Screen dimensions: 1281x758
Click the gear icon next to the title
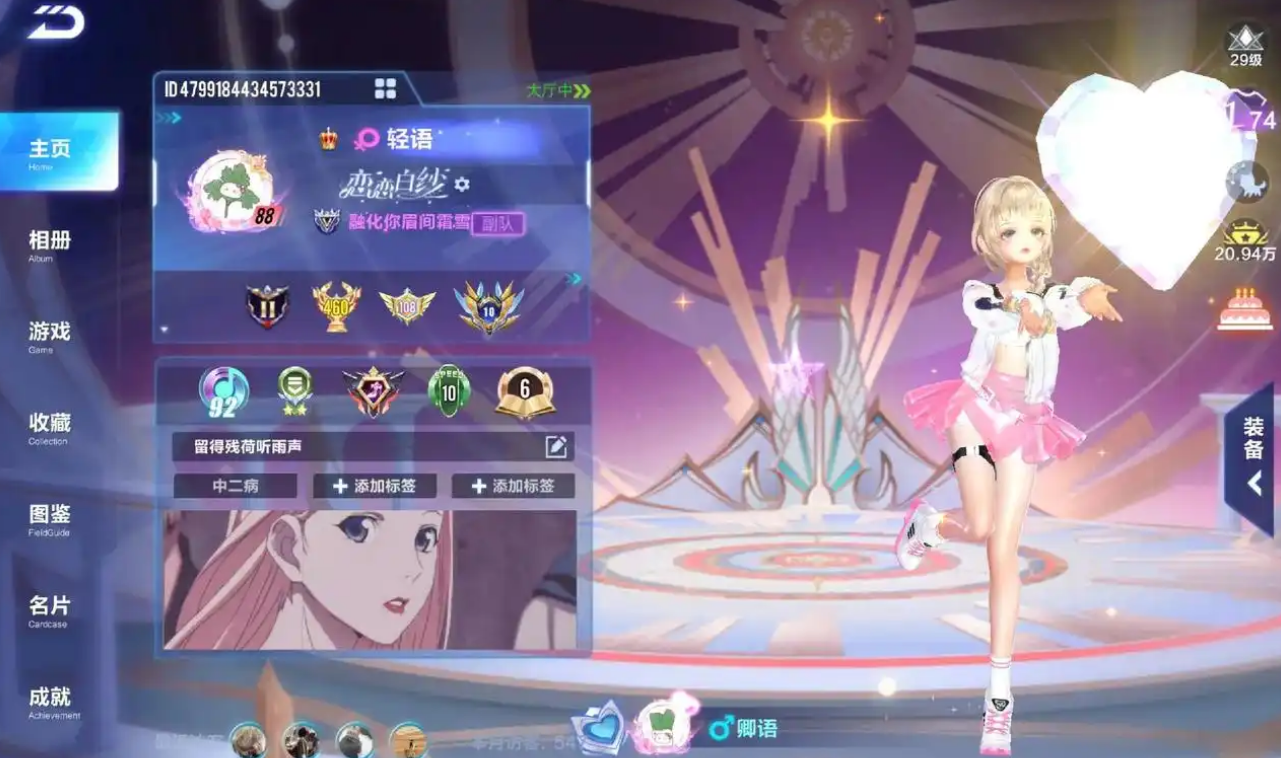pos(462,184)
